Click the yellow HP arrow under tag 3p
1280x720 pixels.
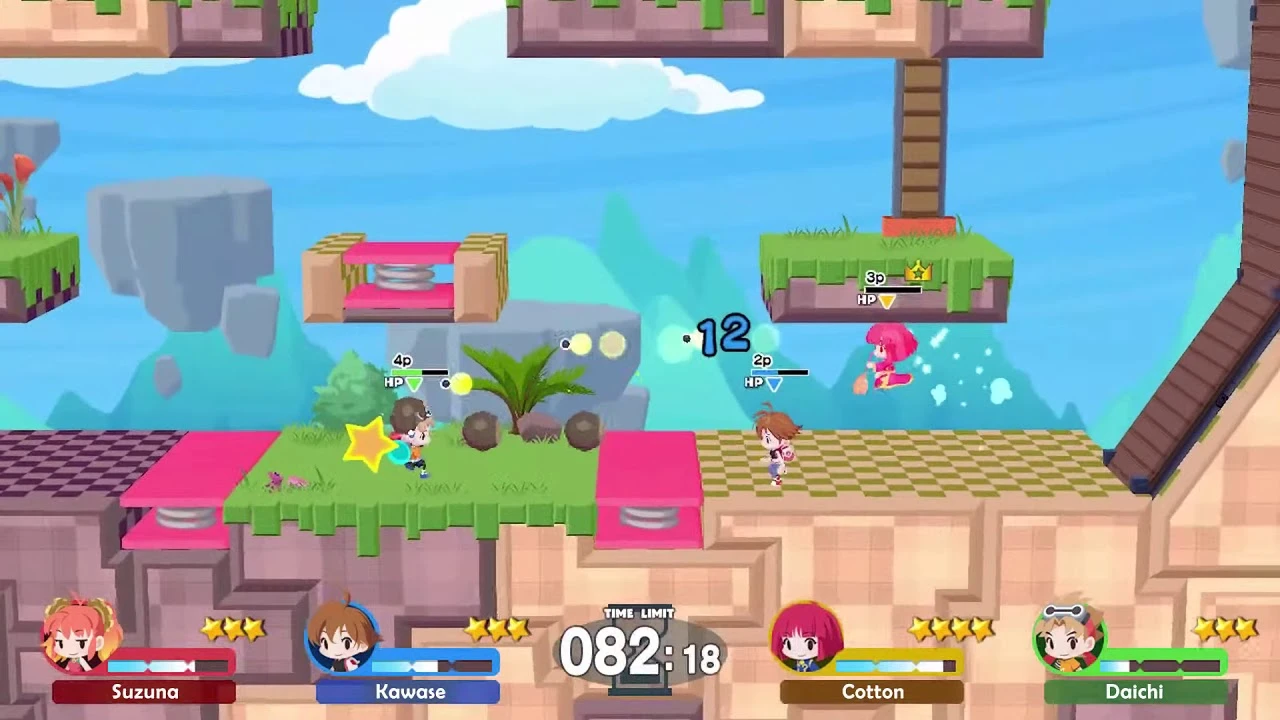(887, 300)
